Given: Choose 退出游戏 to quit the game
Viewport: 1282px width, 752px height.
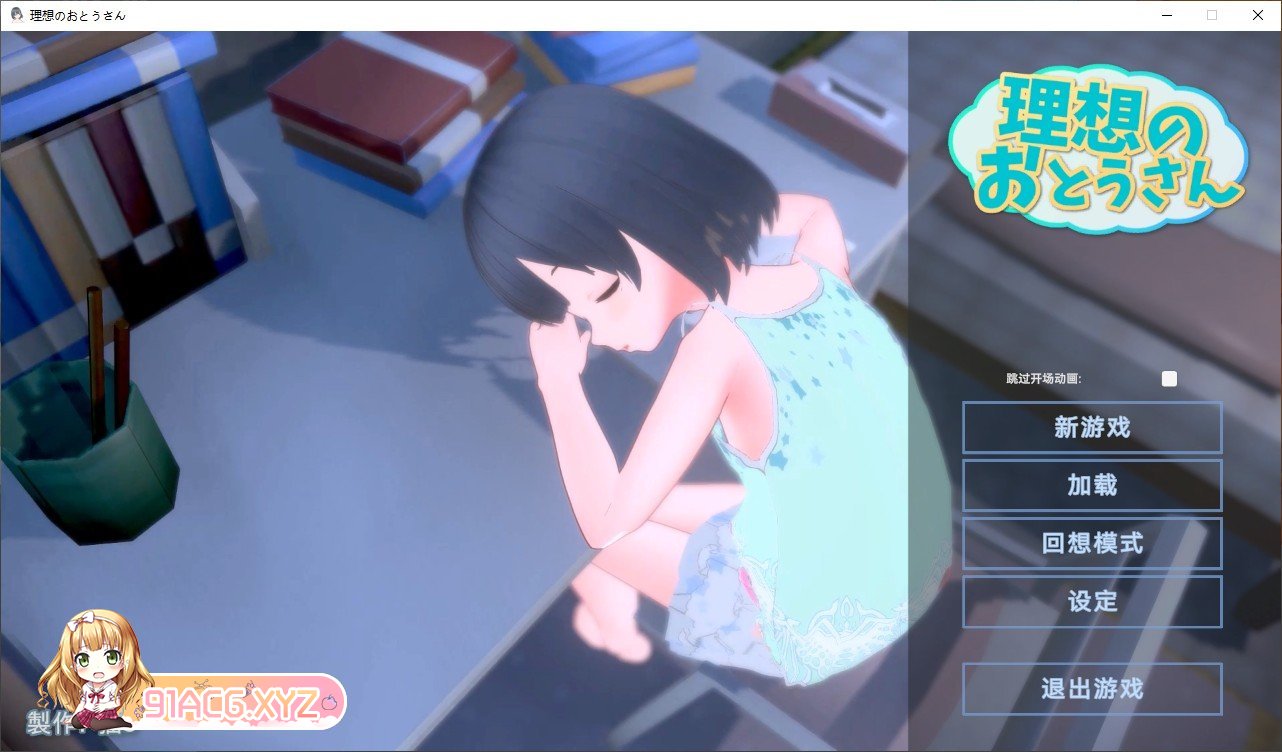Looking at the screenshot, I should 1092,689.
